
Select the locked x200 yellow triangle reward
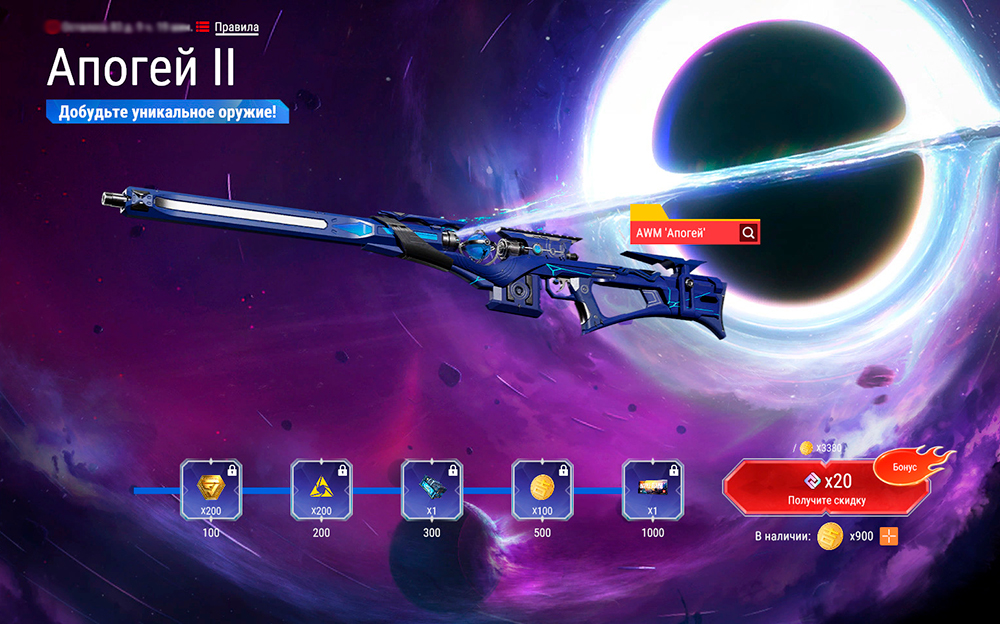pos(321,490)
